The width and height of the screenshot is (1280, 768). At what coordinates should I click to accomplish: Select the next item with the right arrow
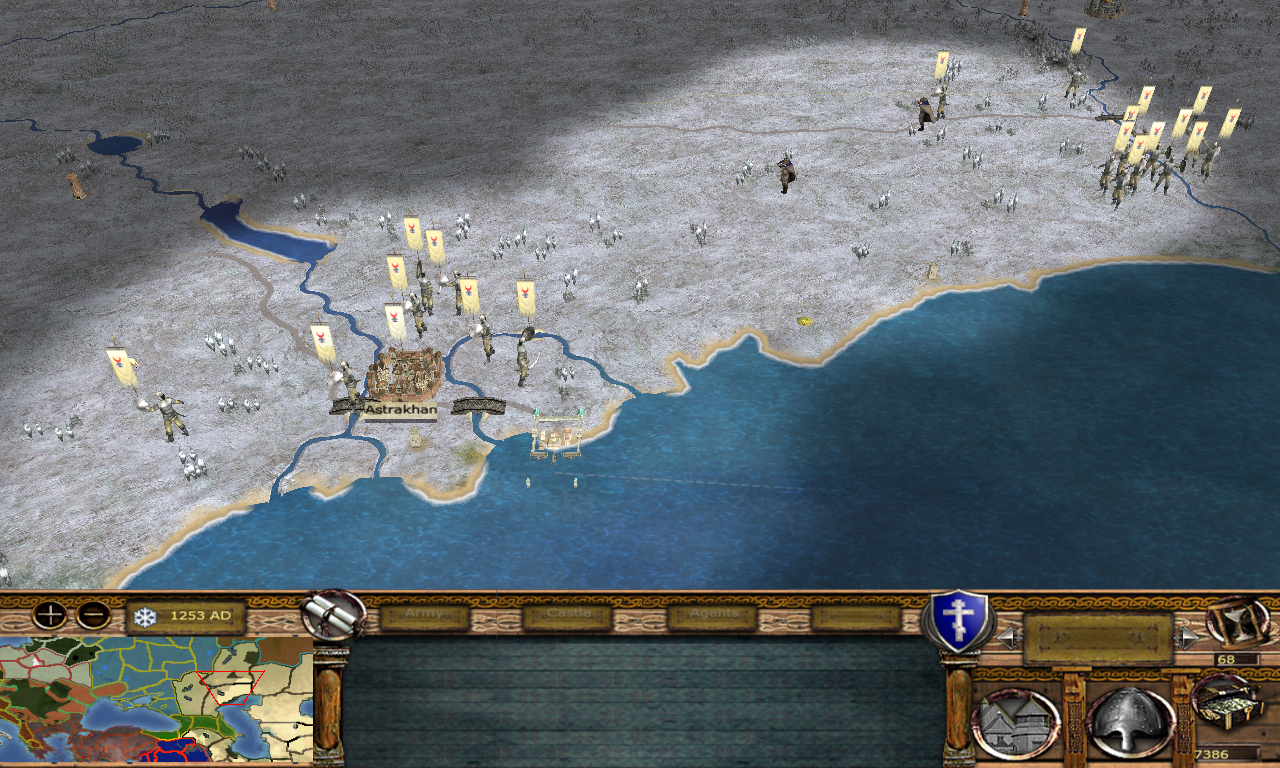coord(1187,637)
